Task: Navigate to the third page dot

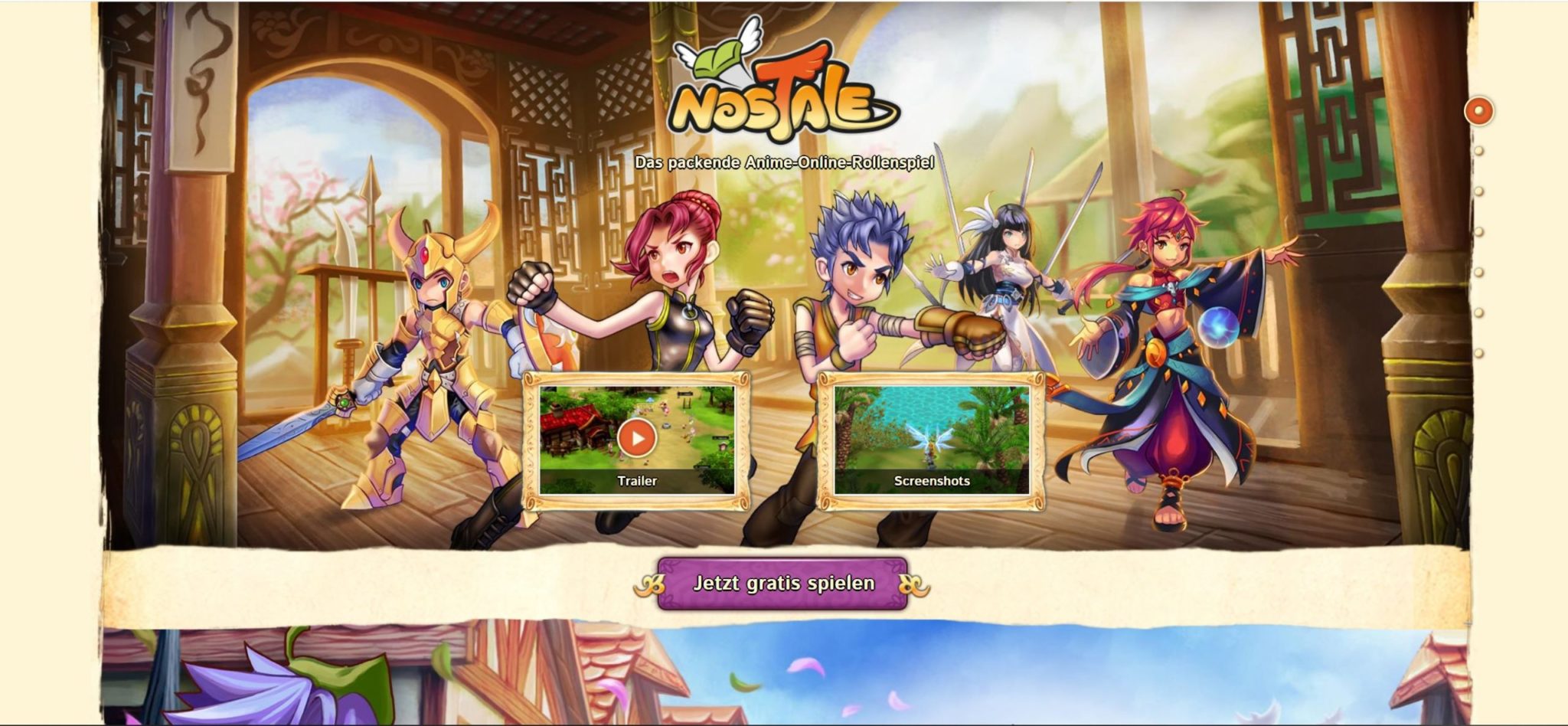Action: (x=1478, y=190)
